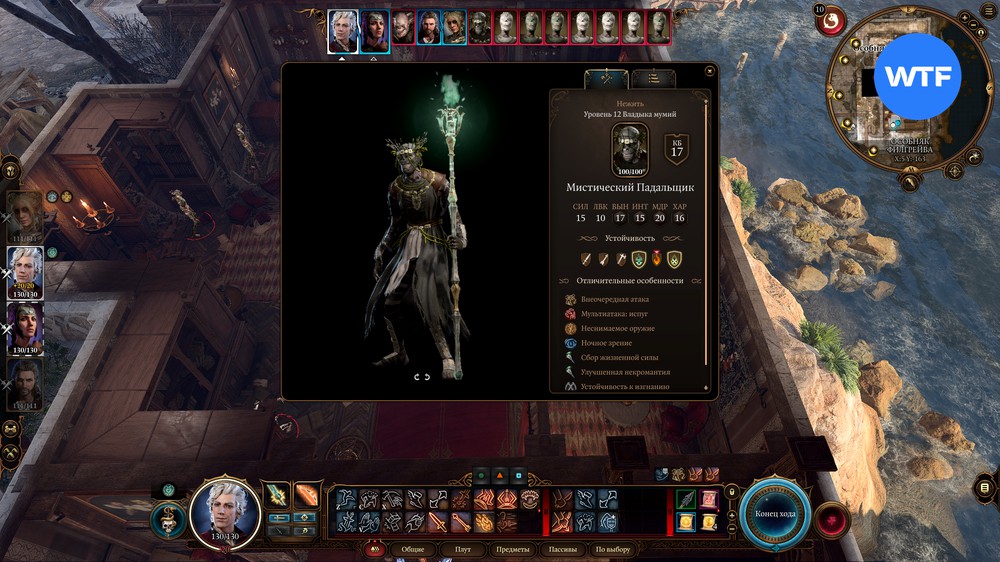This screenshot has width=1000, height=562.
Task: Rotate the mummy model with the arrows
Action: pyautogui.click(x=421, y=377)
